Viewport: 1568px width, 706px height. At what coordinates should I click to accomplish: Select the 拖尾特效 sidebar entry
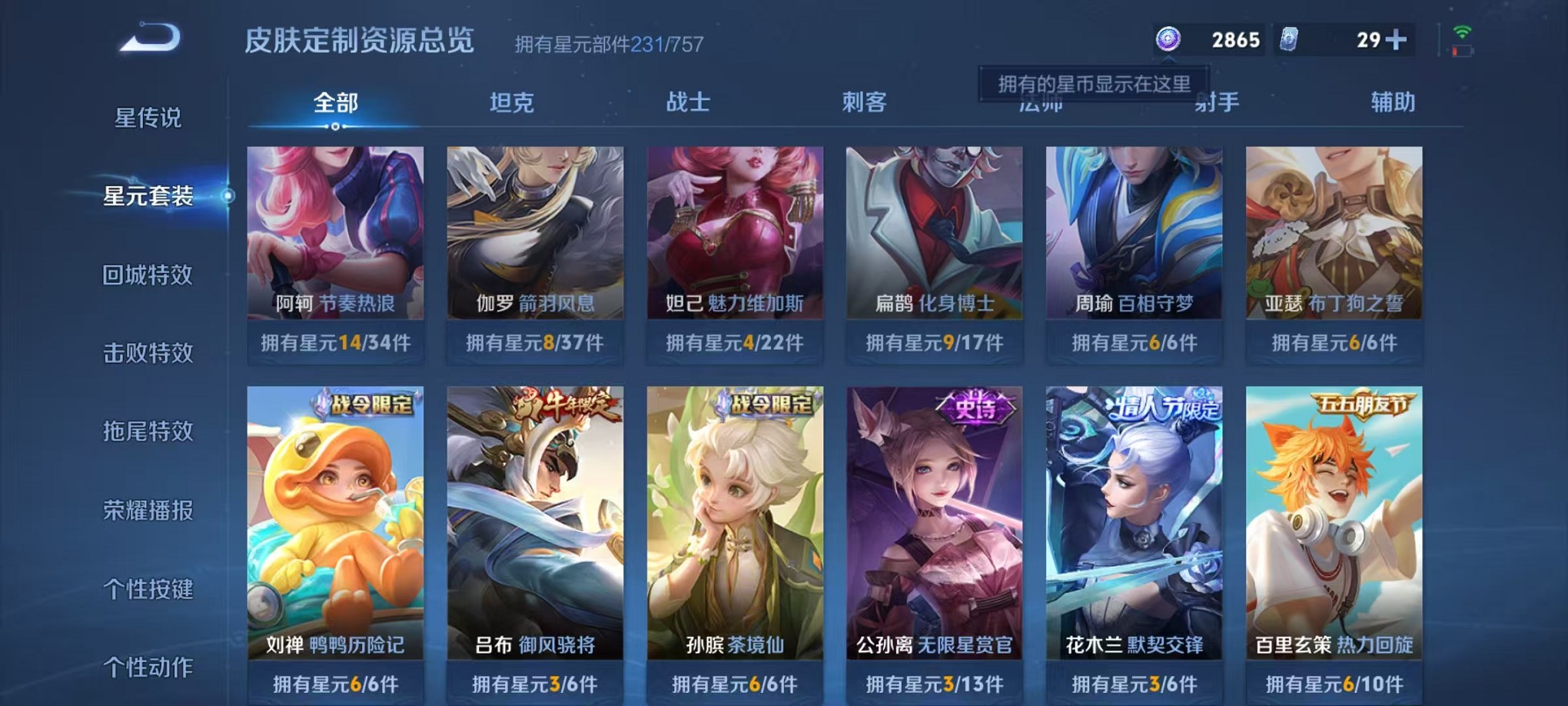(x=147, y=431)
